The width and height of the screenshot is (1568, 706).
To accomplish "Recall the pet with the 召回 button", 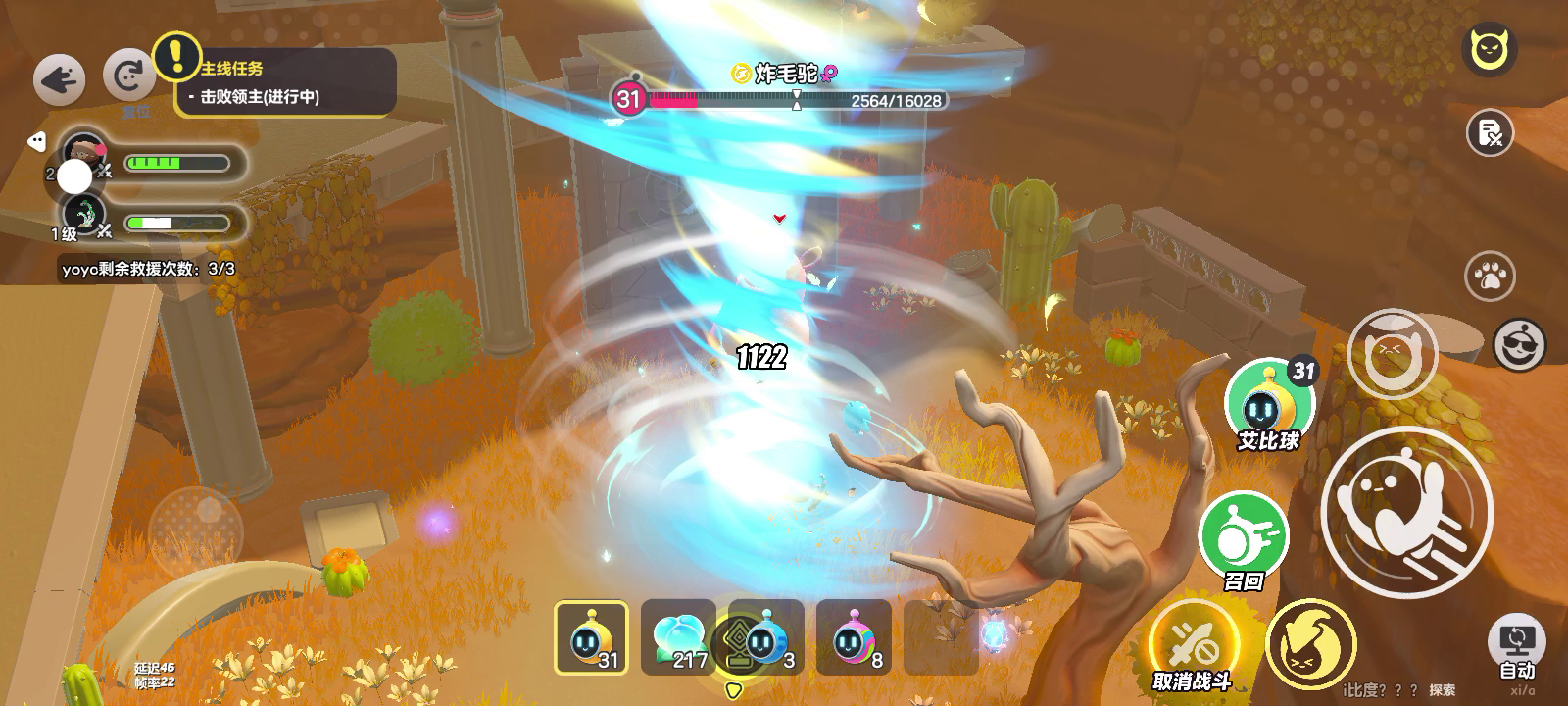I will [x=1243, y=537].
